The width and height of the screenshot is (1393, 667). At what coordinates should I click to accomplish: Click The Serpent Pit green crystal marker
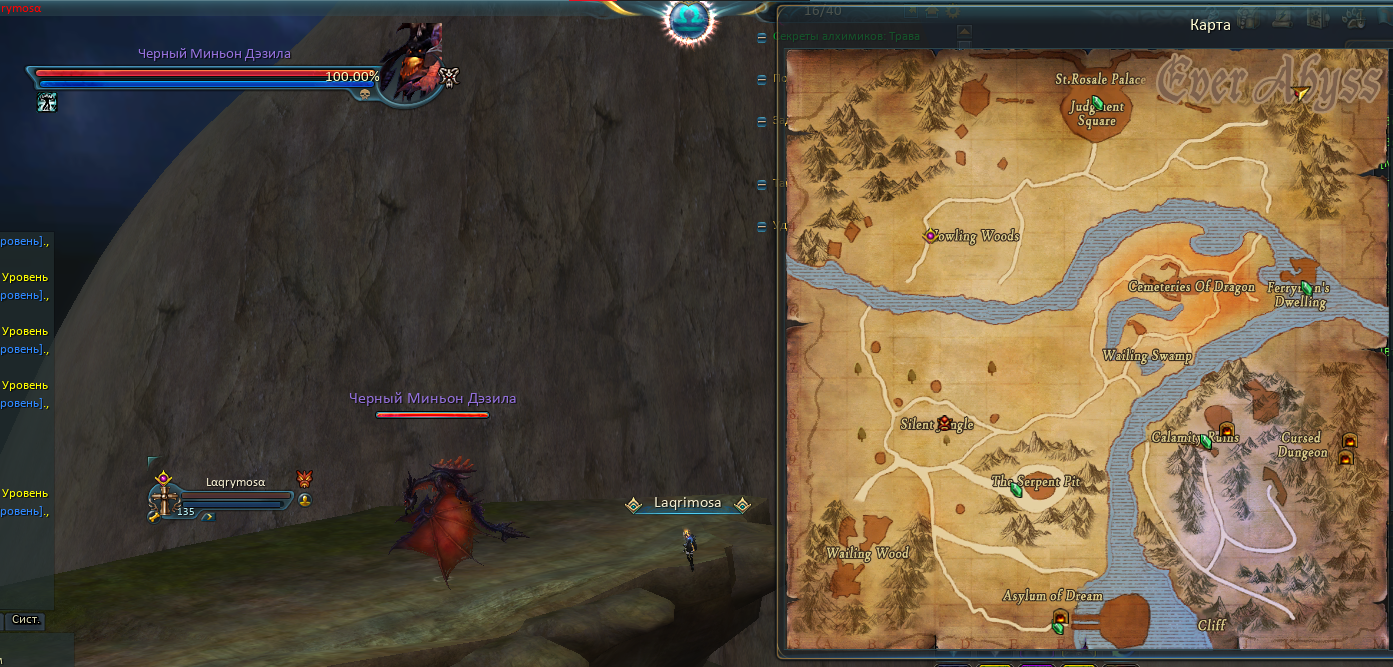[1017, 490]
